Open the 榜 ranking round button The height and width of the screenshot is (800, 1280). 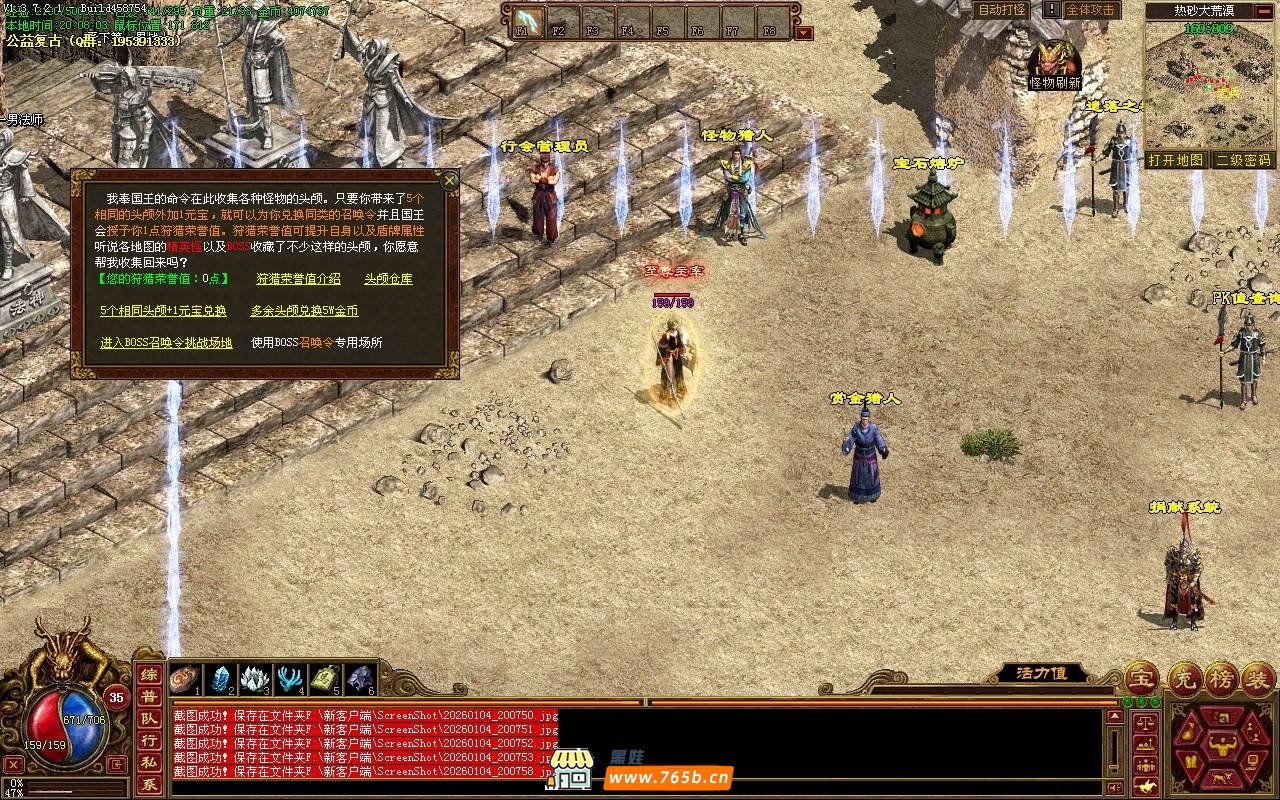[x=1221, y=678]
